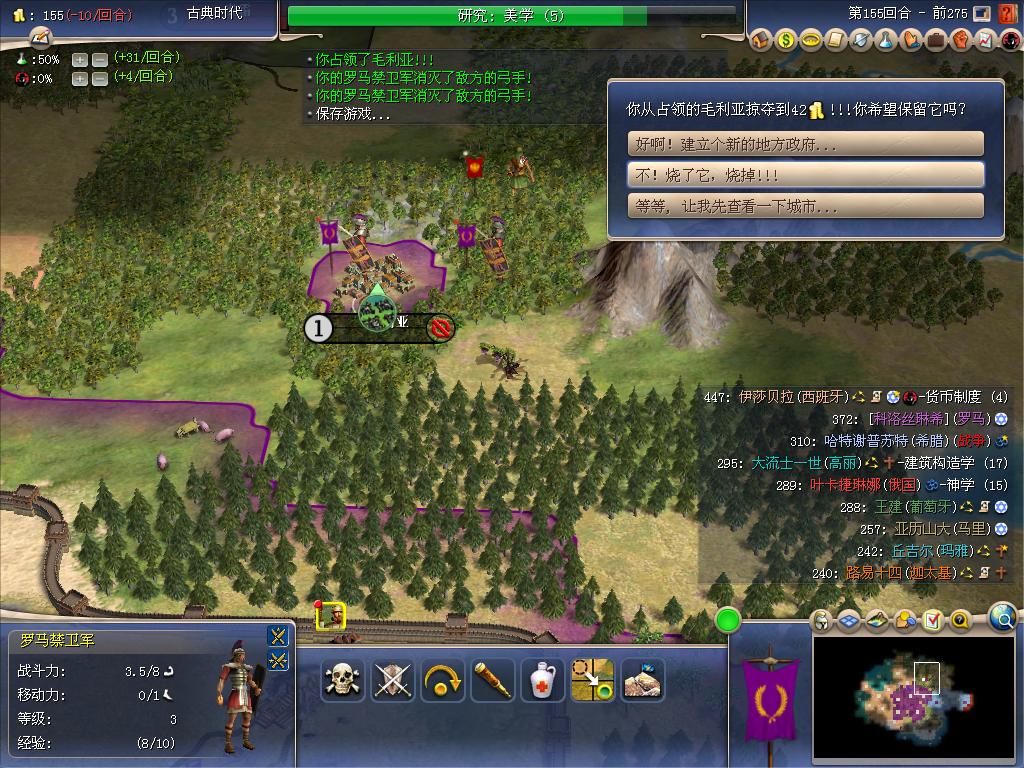1024x768 pixels.
Task: Decrease the espionage rate with minus button
Action: (100, 78)
